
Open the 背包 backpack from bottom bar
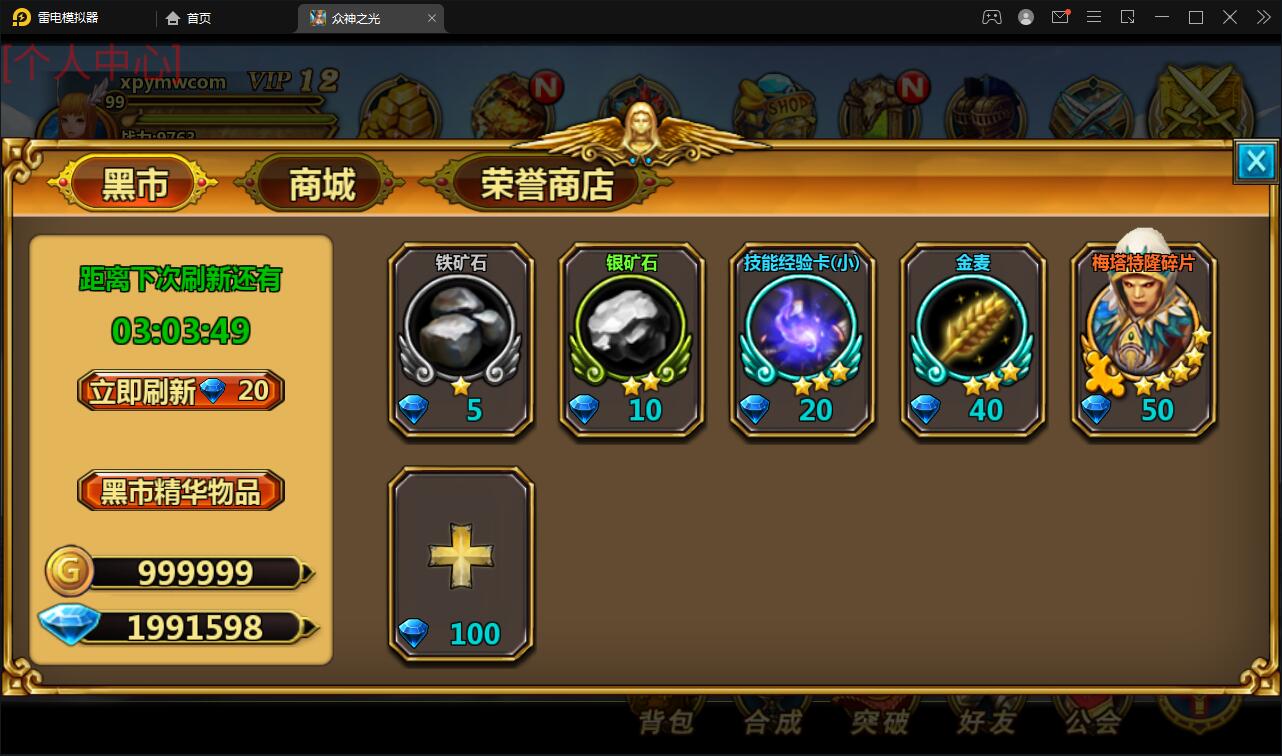coord(667,723)
